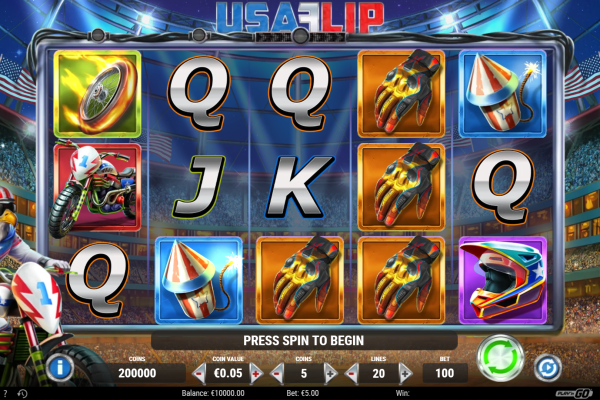
Task: Click the sound toggle icon in the status bar
Action: coord(24,392)
